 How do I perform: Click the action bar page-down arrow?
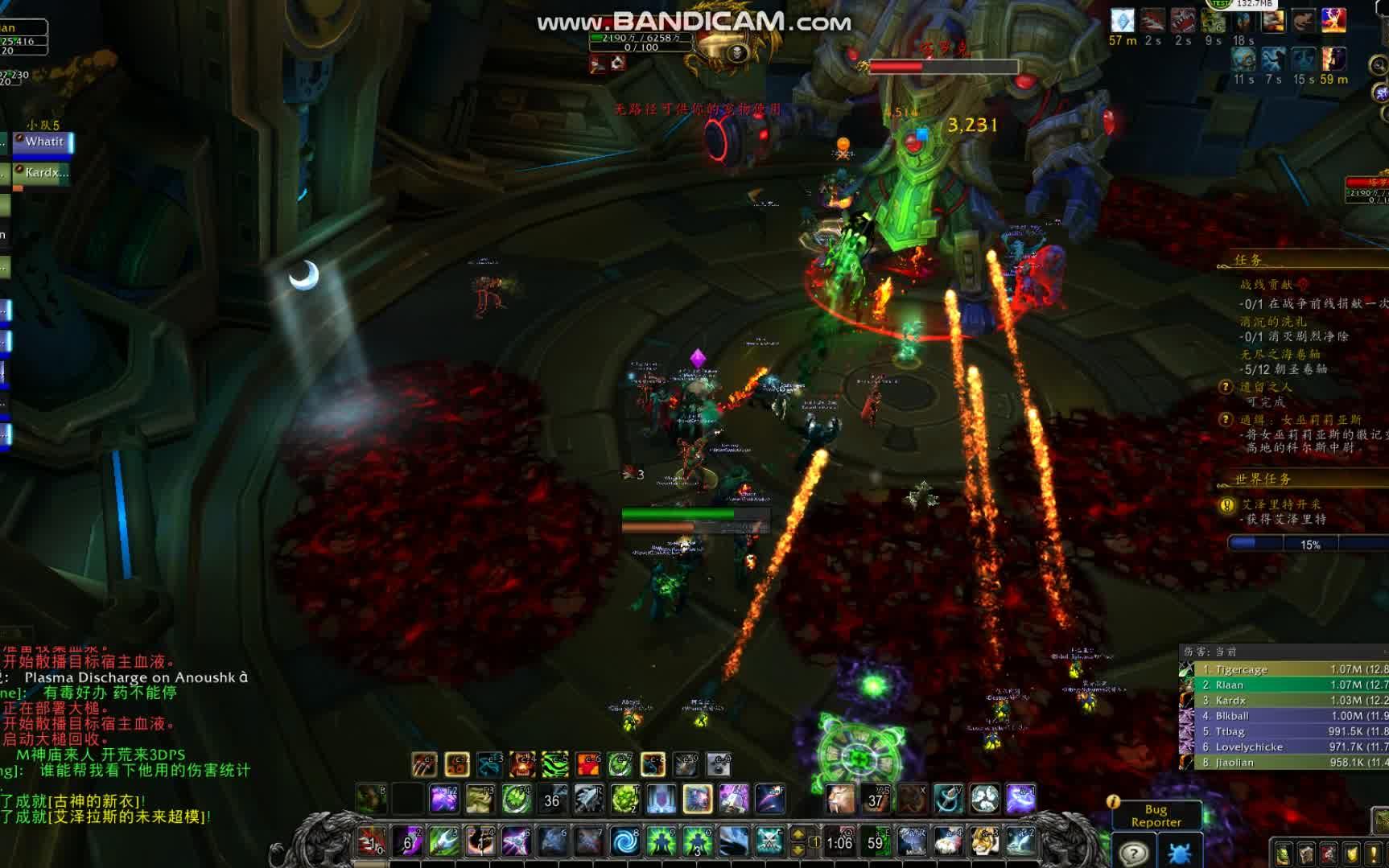point(798,849)
